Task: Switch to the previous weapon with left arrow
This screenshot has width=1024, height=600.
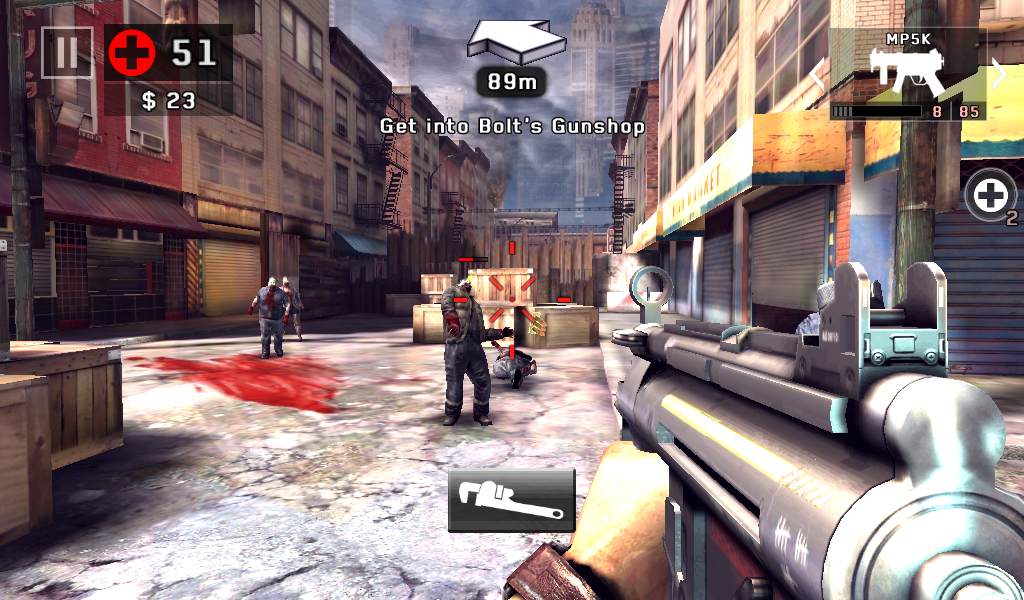Action: 818,74
